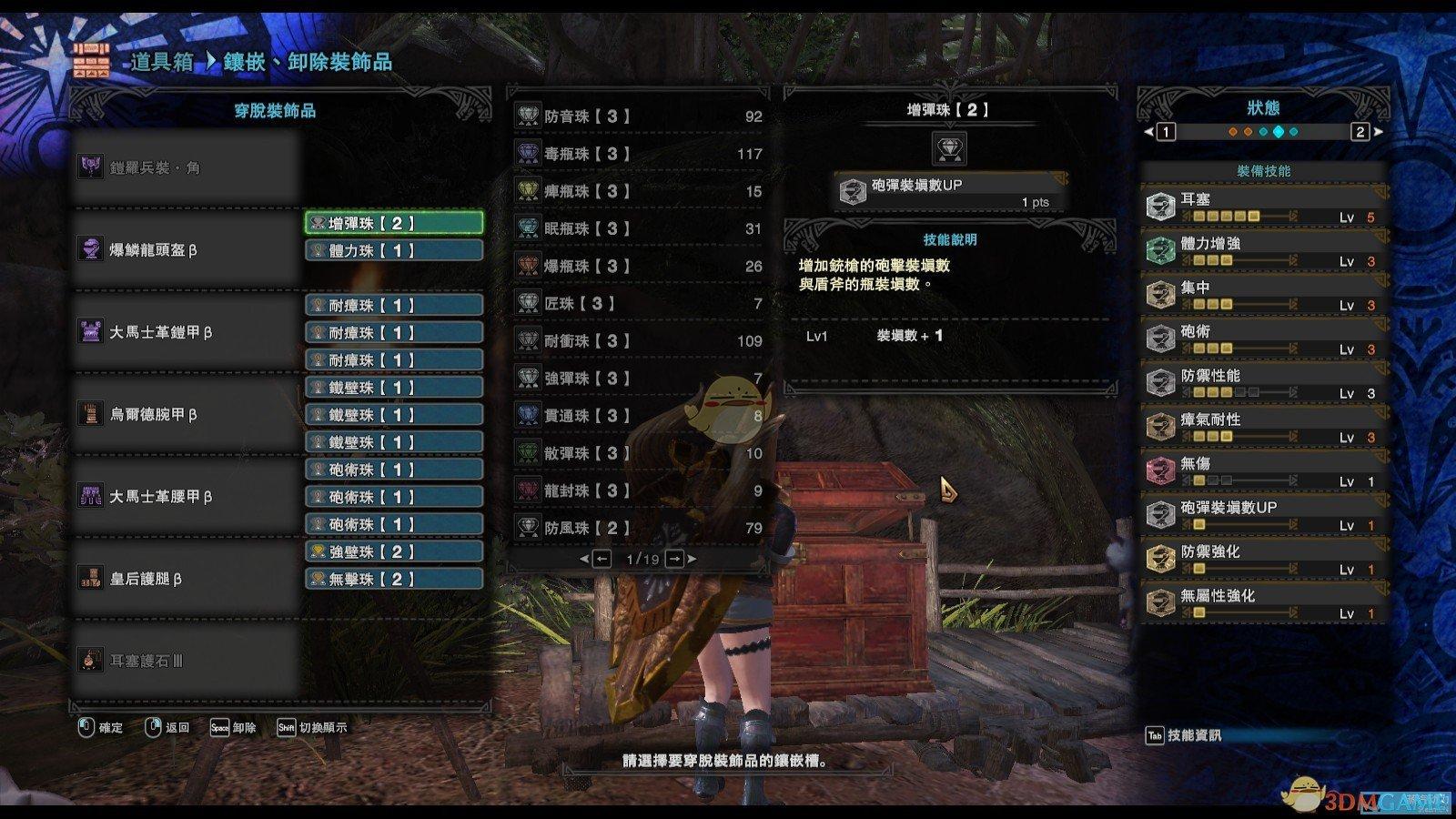This screenshot has height=819, width=1456.
Task: Pick the 眠瓶珠【3】 decoration
Action: click(x=639, y=228)
